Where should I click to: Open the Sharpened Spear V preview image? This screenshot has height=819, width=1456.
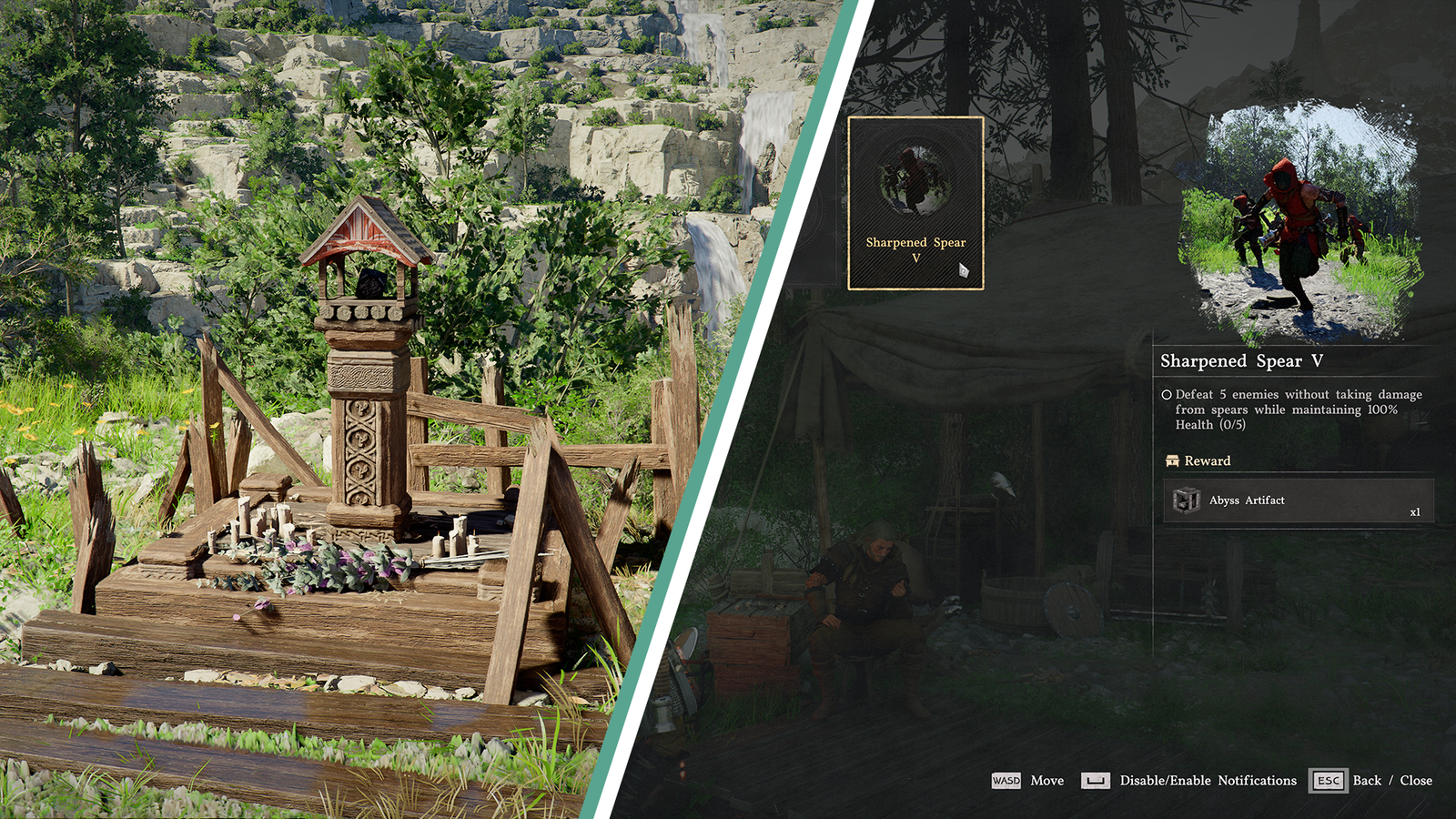1299,221
